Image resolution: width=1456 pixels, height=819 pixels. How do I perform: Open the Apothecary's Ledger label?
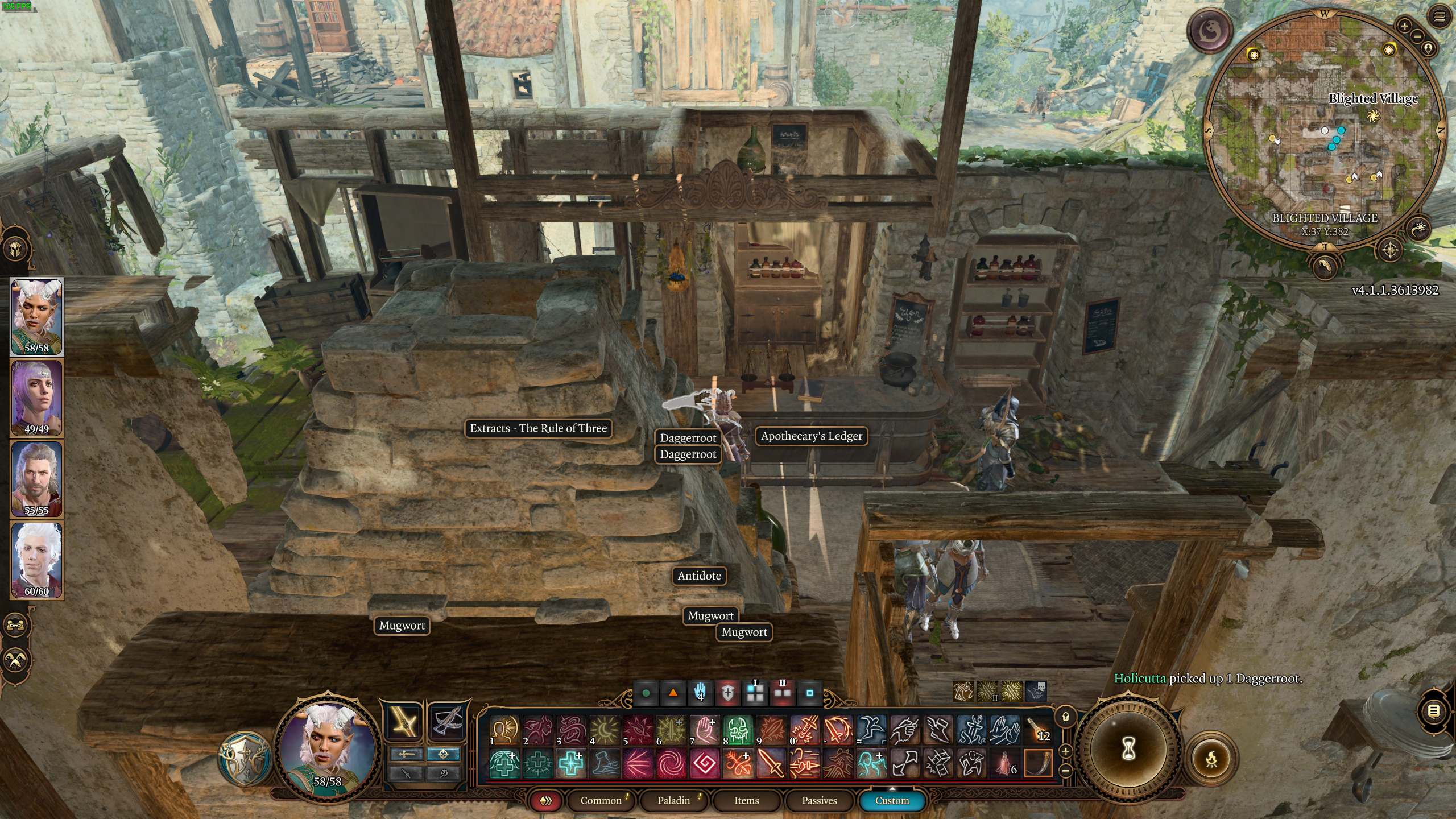pos(812,436)
